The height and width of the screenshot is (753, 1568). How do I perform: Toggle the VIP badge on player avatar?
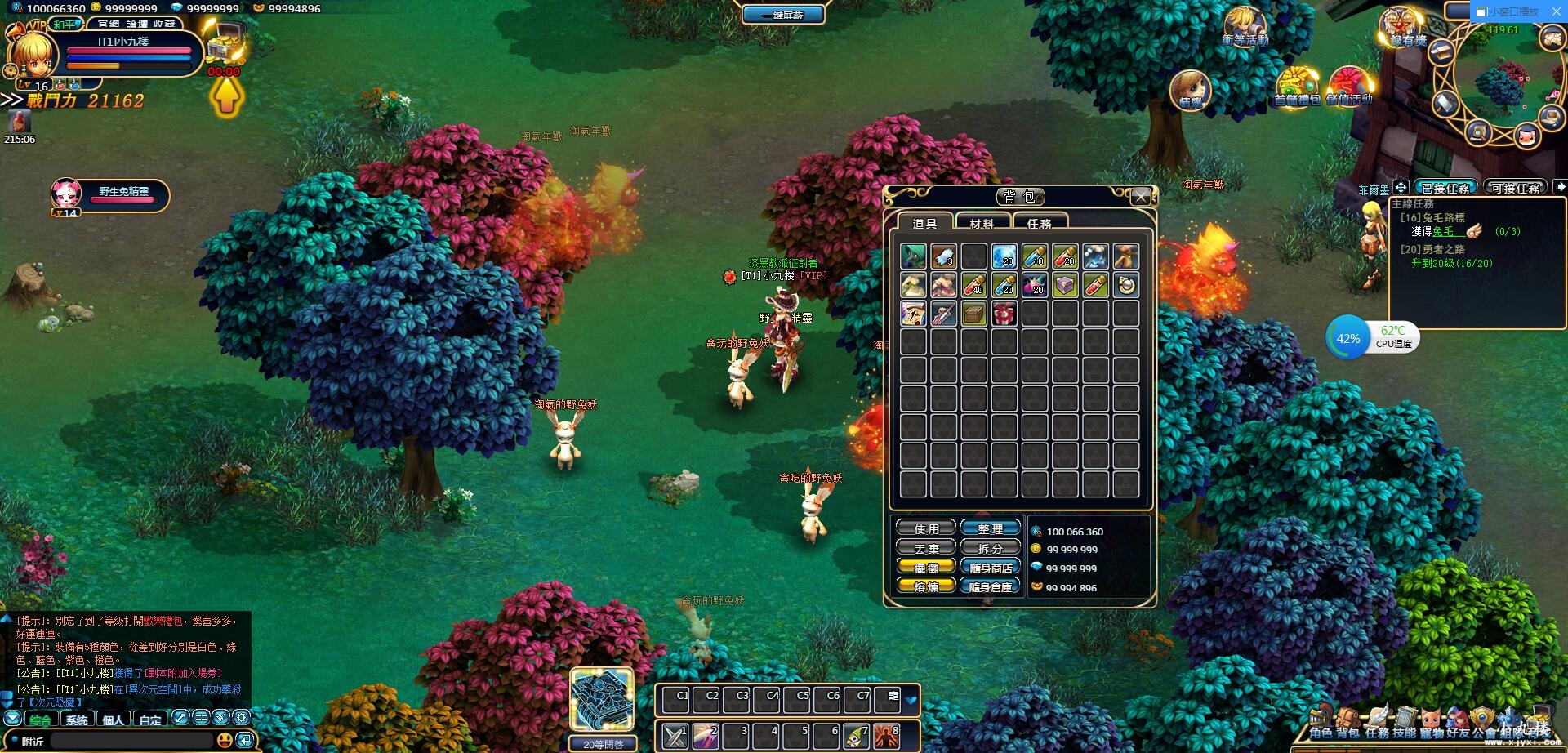(37, 25)
